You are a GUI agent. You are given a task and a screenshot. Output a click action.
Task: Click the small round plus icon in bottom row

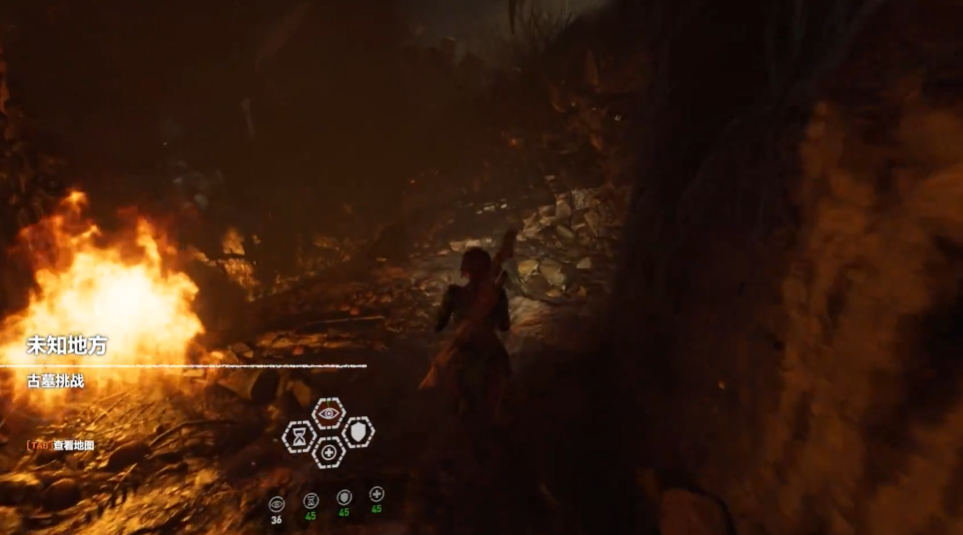click(377, 494)
